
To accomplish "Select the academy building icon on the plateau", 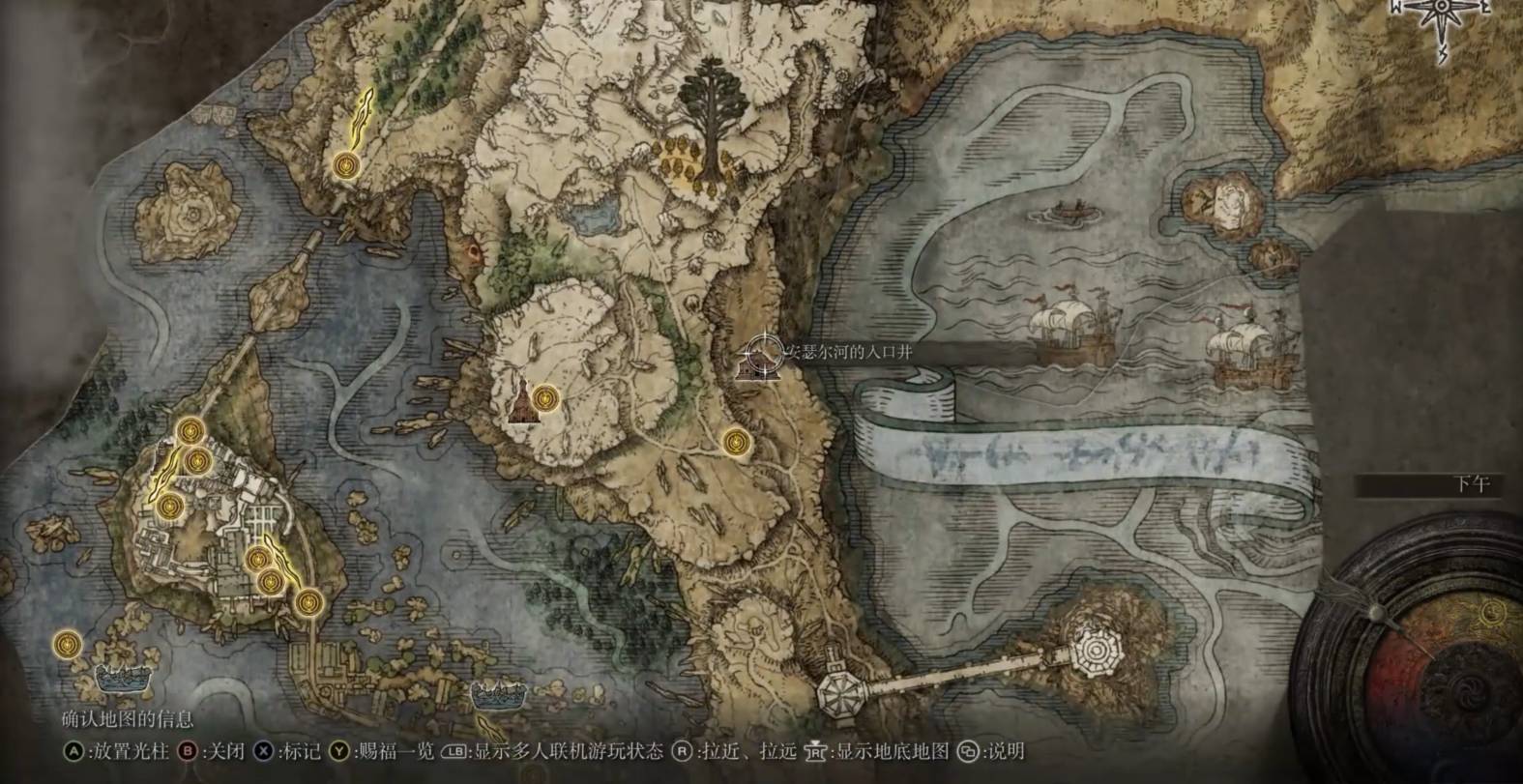I will [x=522, y=406].
